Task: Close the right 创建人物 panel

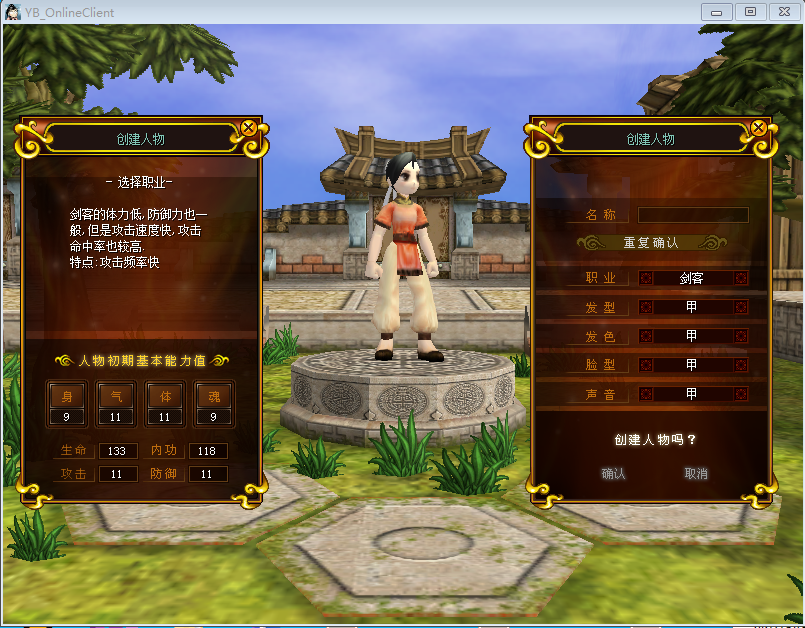Action: point(758,127)
